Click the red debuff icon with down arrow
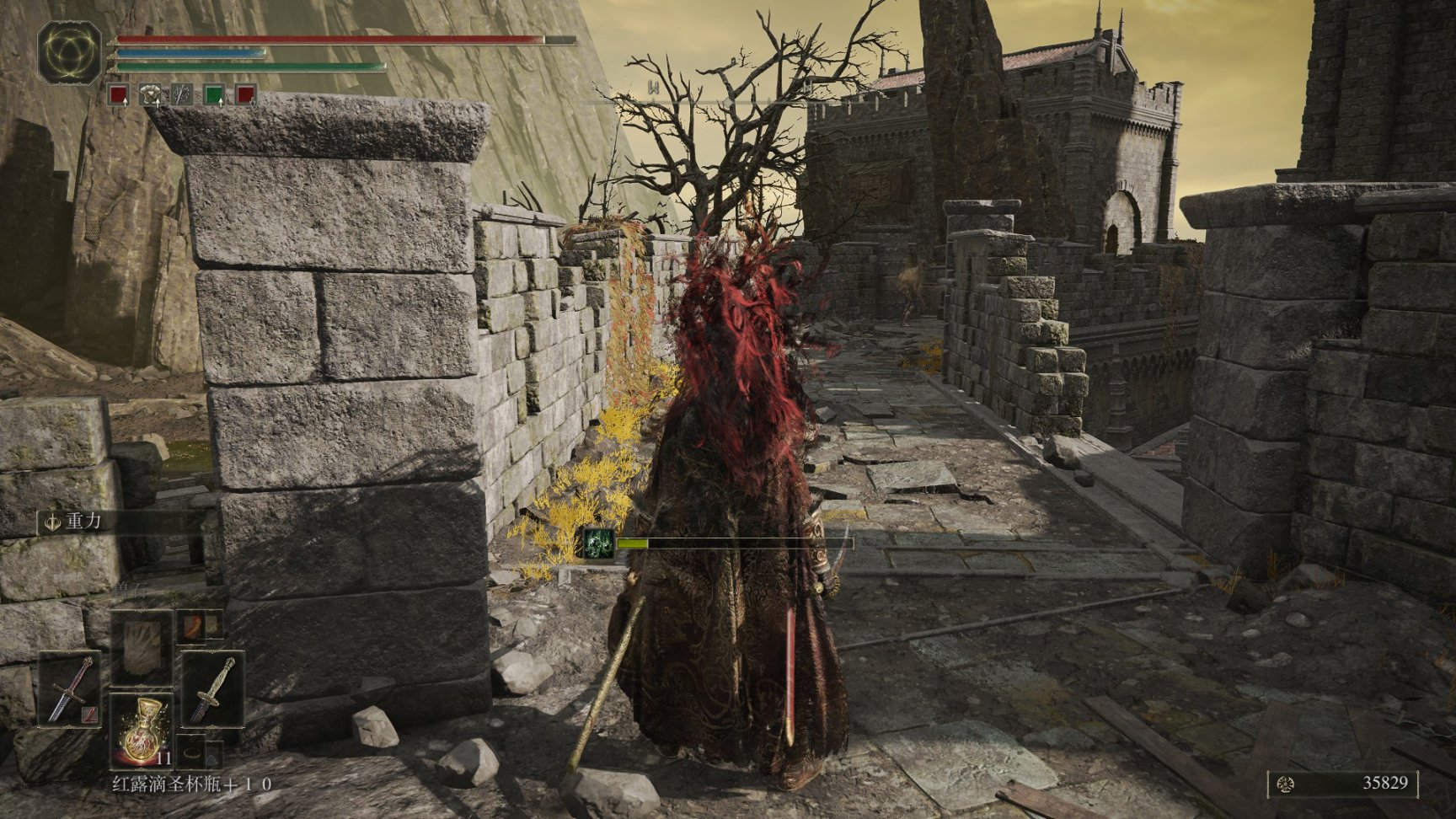1456x819 pixels. point(245,94)
